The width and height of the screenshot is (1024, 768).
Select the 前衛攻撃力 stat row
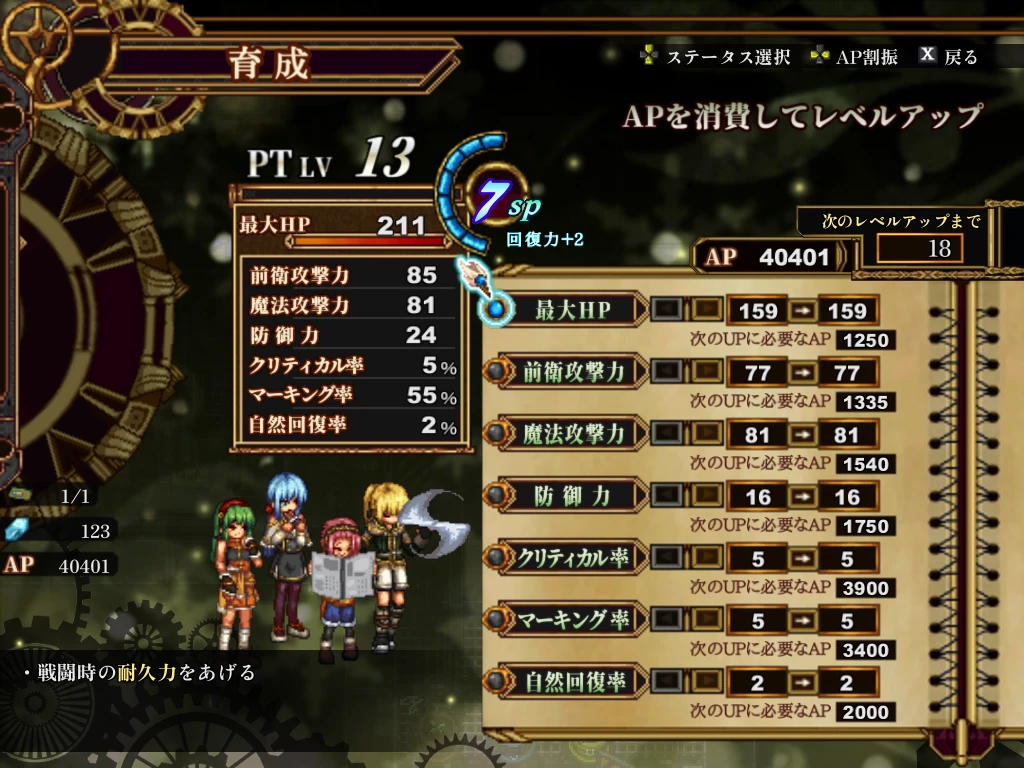click(573, 372)
